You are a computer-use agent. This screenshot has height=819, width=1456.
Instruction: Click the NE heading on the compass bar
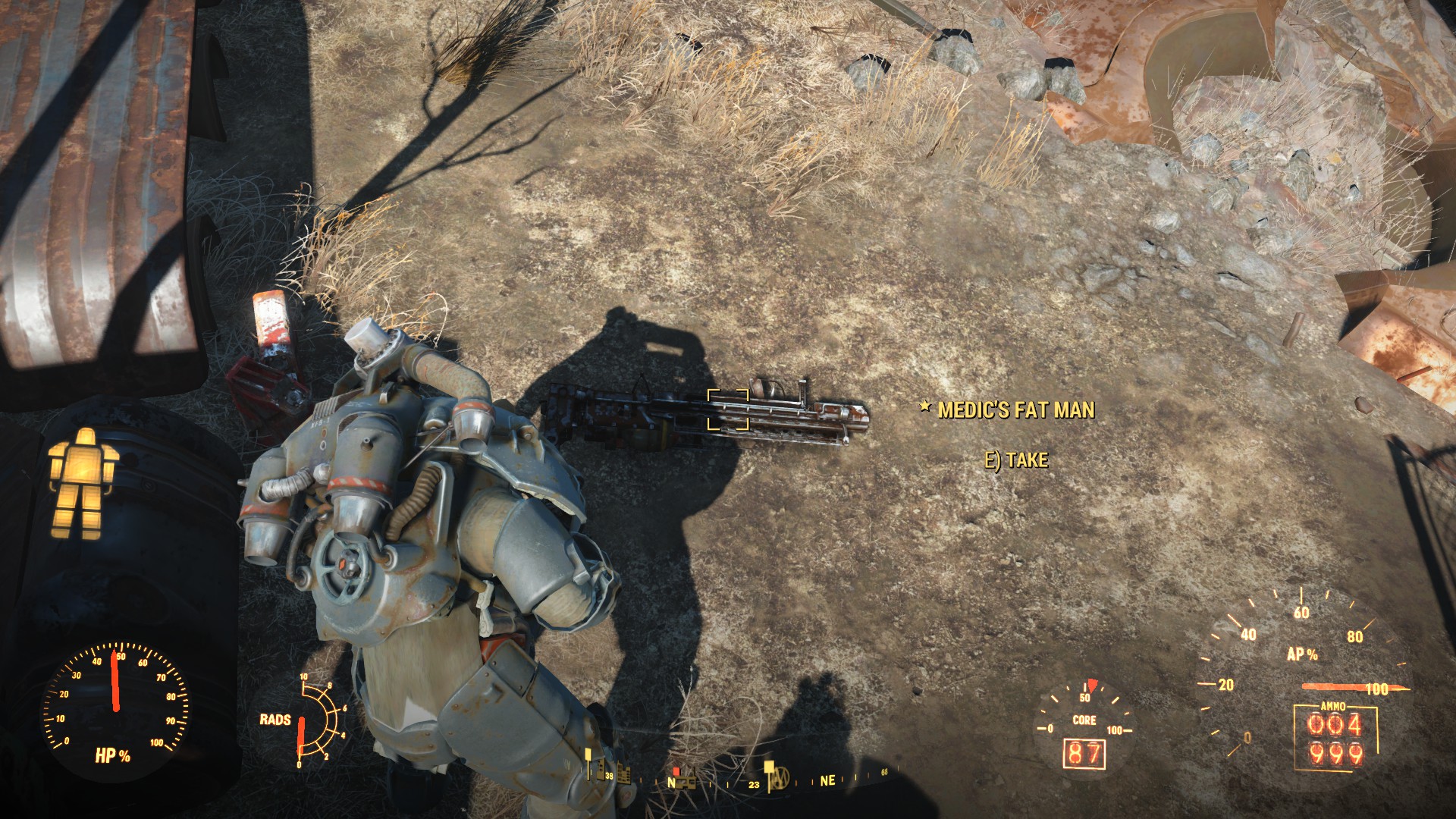click(827, 780)
